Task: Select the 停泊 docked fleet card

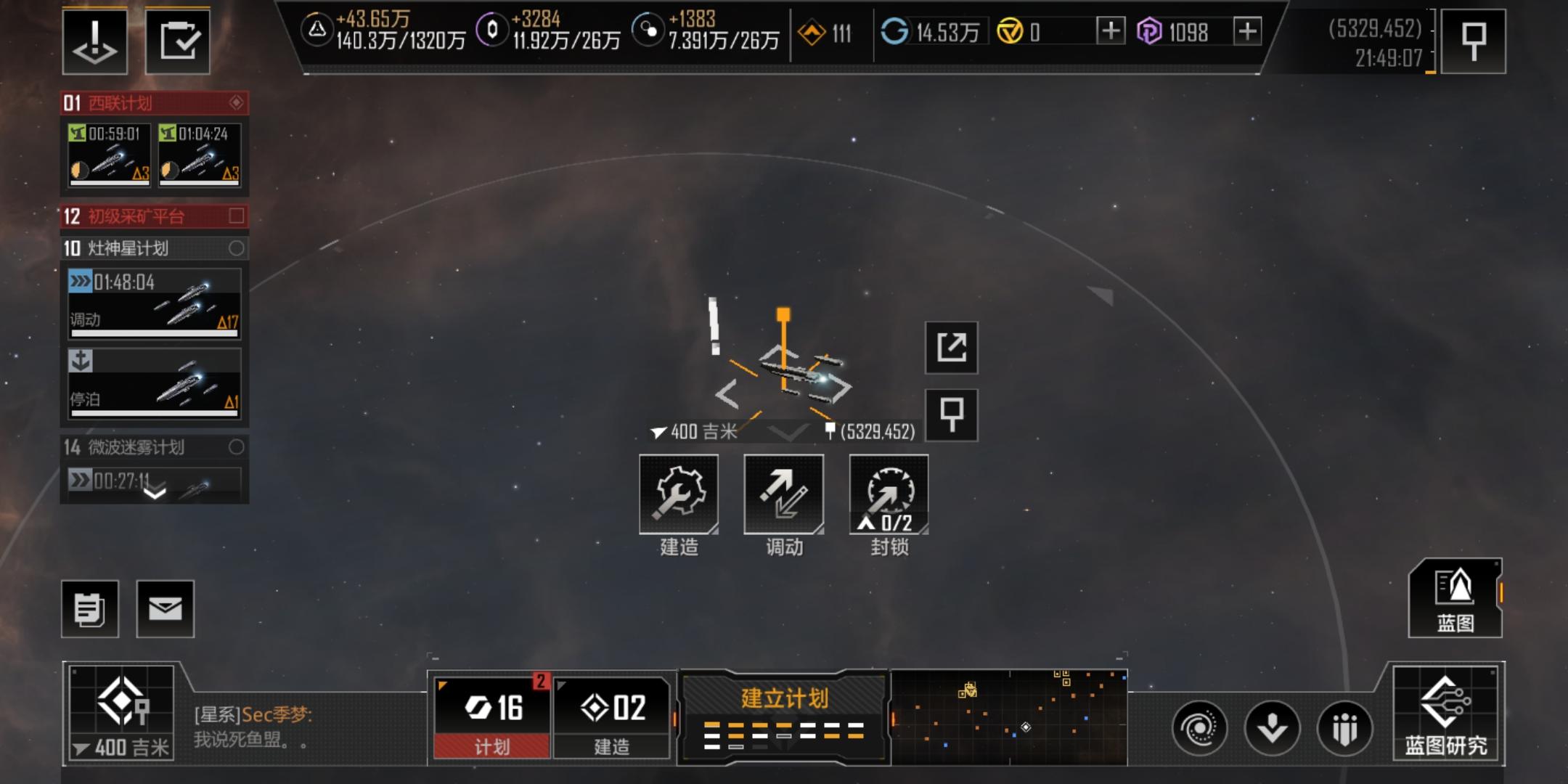Action: click(154, 383)
